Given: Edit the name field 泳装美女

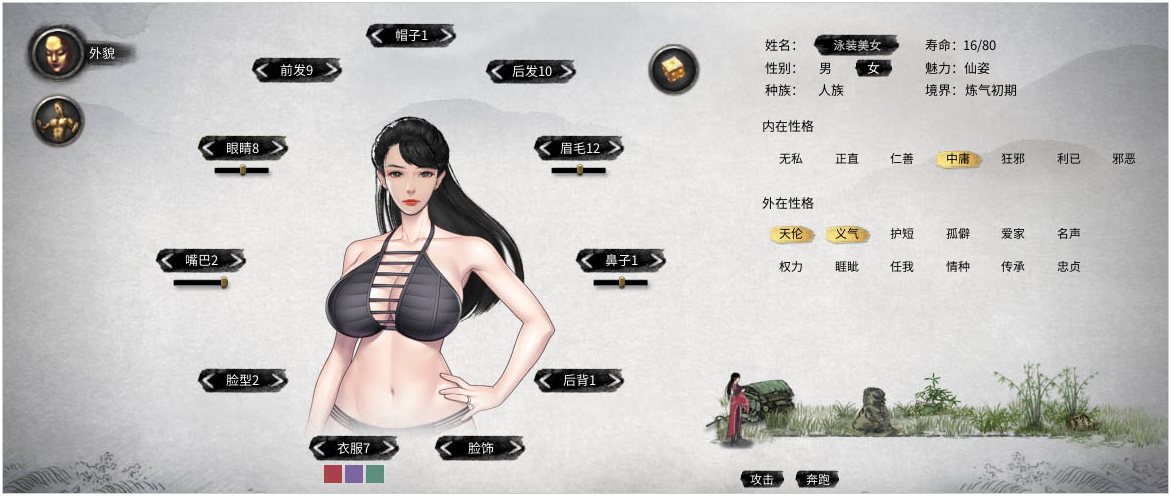Looking at the screenshot, I should [857, 45].
